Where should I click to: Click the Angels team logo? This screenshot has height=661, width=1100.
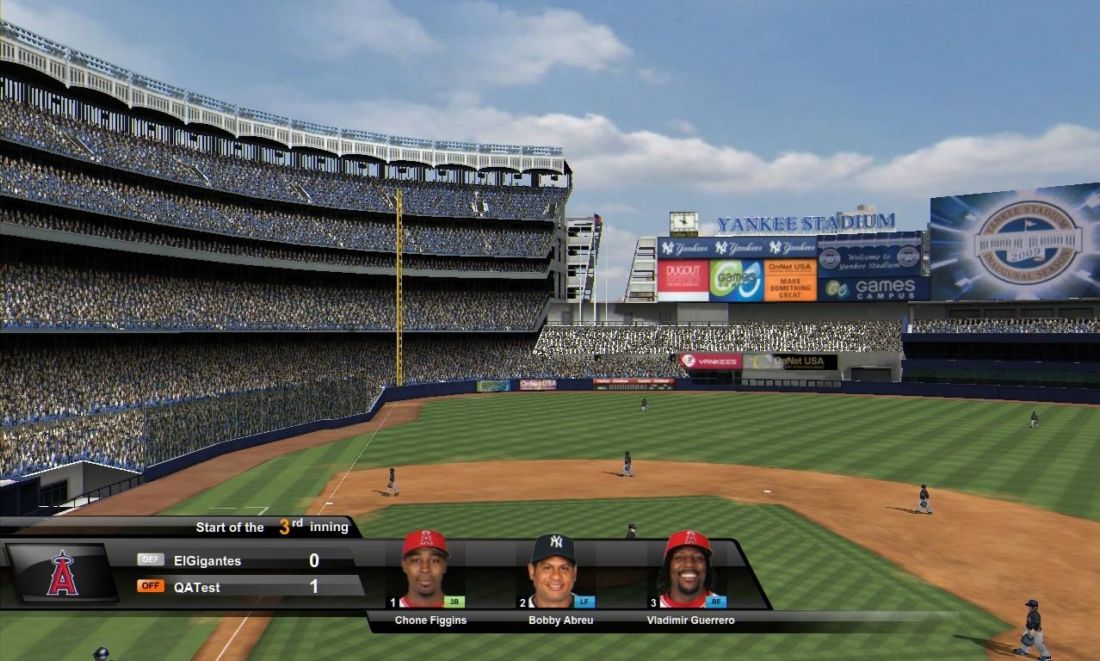click(62, 574)
